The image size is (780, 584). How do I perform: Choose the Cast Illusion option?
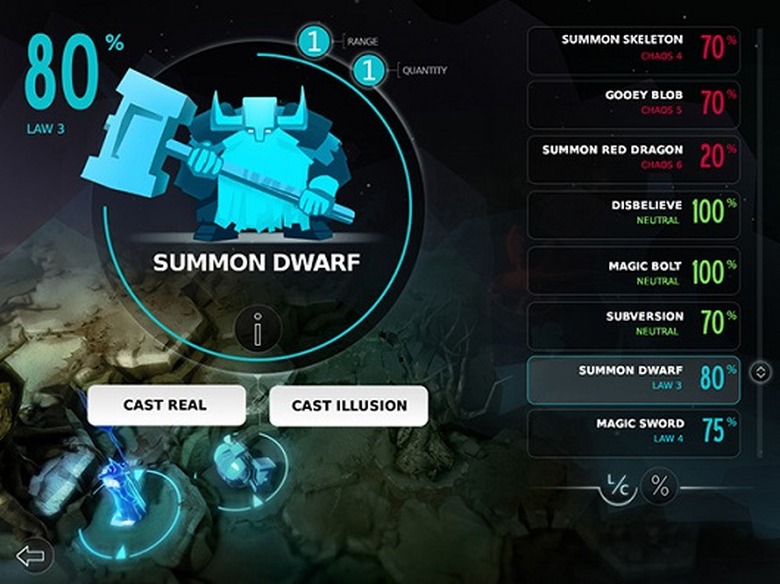pos(349,405)
